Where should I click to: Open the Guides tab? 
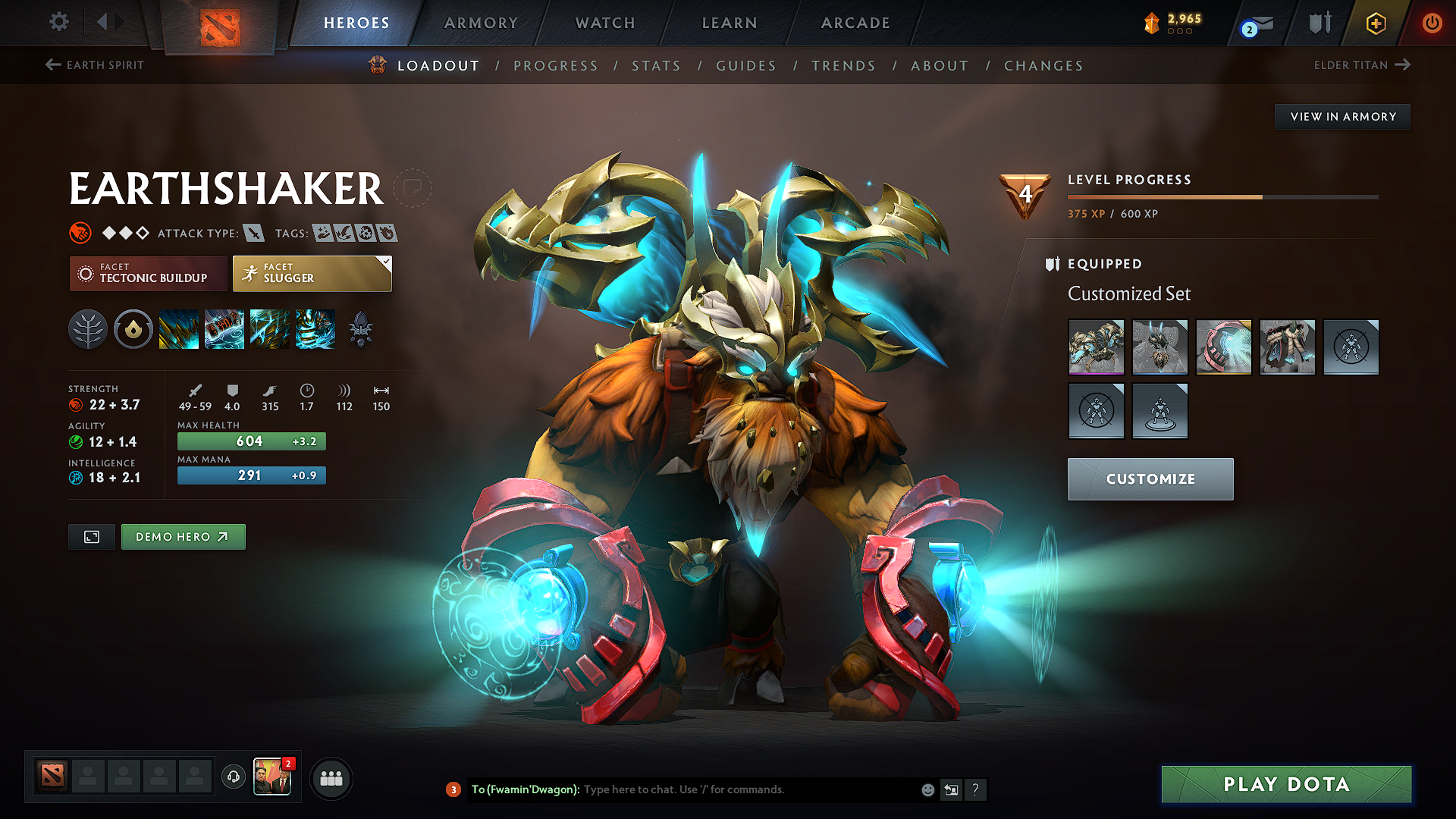coord(746,66)
